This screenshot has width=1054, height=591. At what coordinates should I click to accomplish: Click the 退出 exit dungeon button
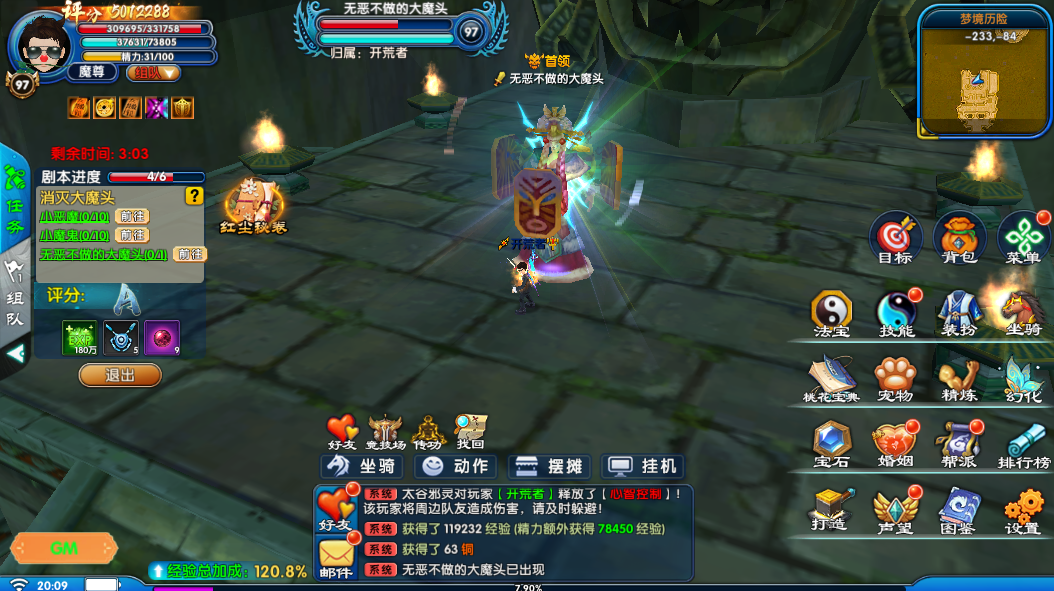120,375
